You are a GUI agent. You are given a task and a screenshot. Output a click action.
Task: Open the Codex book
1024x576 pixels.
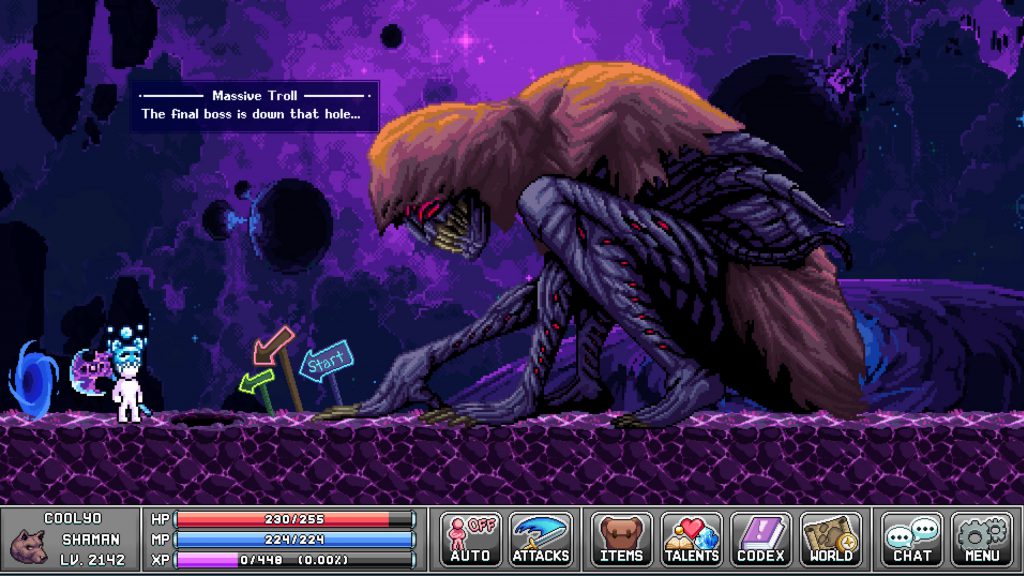761,540
